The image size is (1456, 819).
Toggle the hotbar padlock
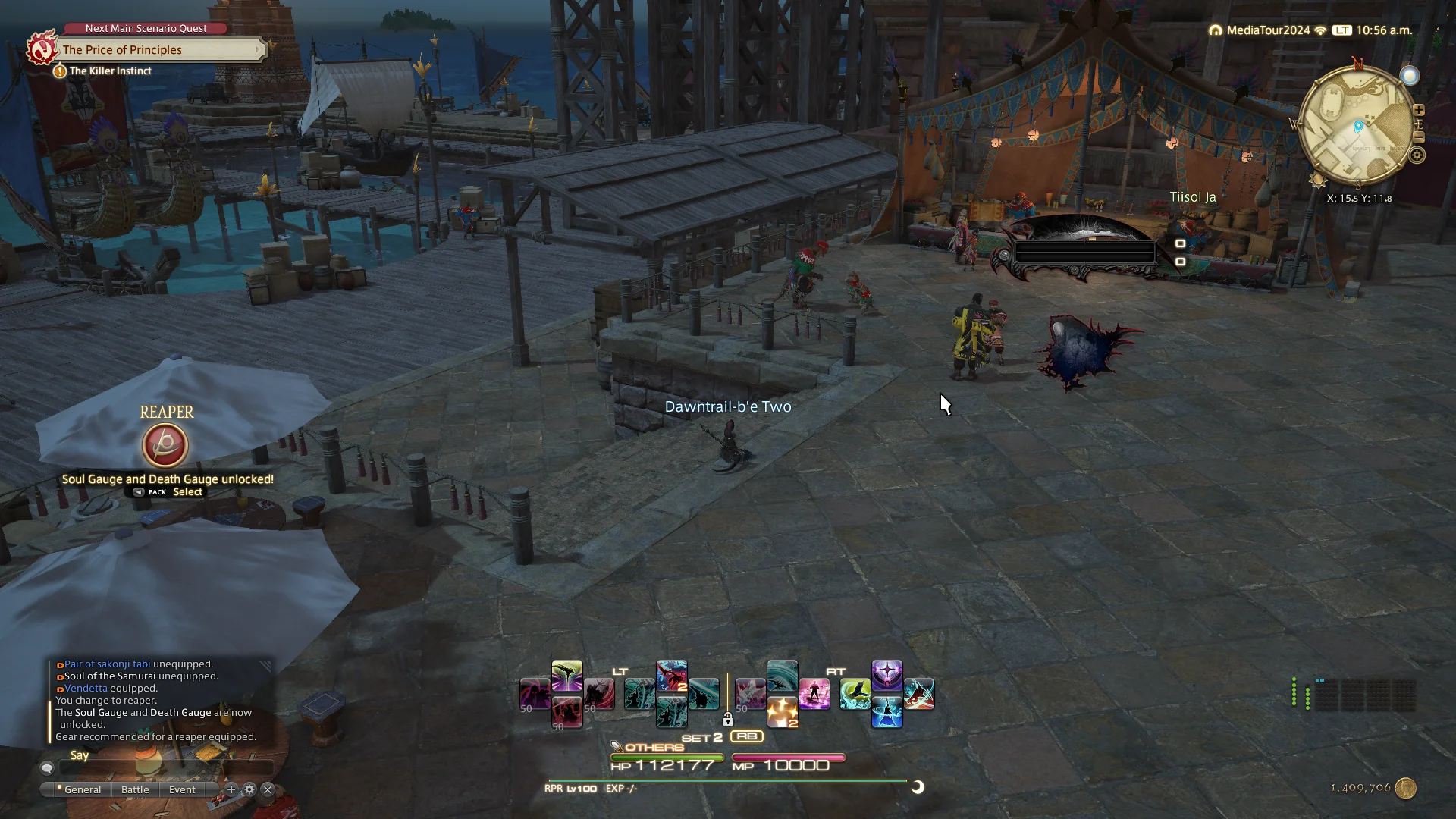728,719
